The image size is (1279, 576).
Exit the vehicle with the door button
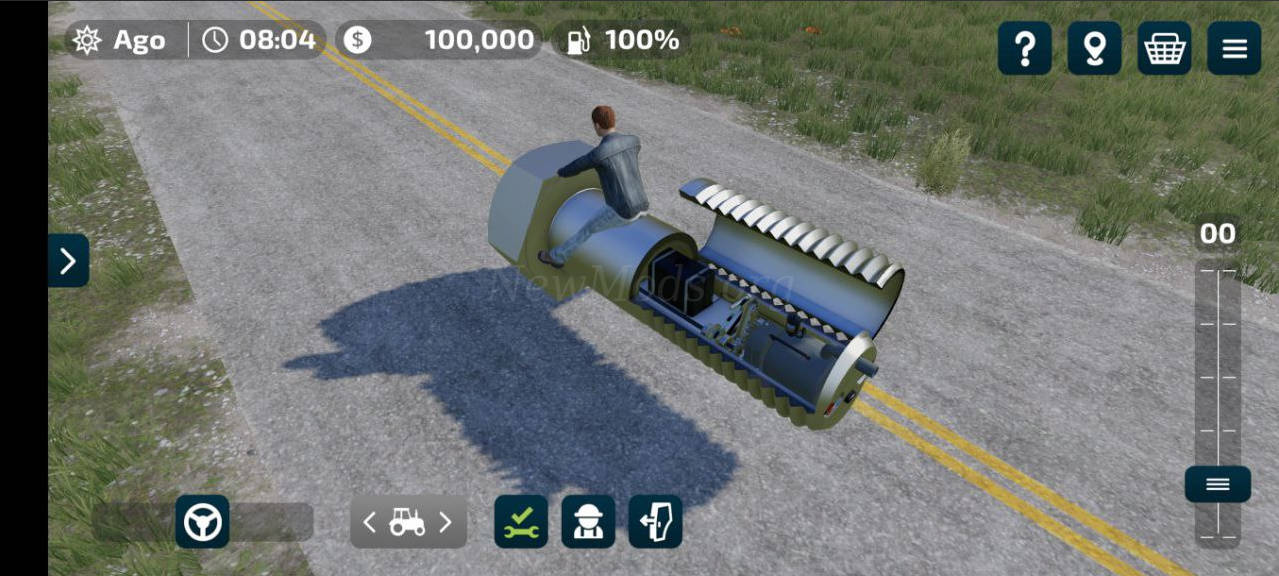tap(655, 521)
